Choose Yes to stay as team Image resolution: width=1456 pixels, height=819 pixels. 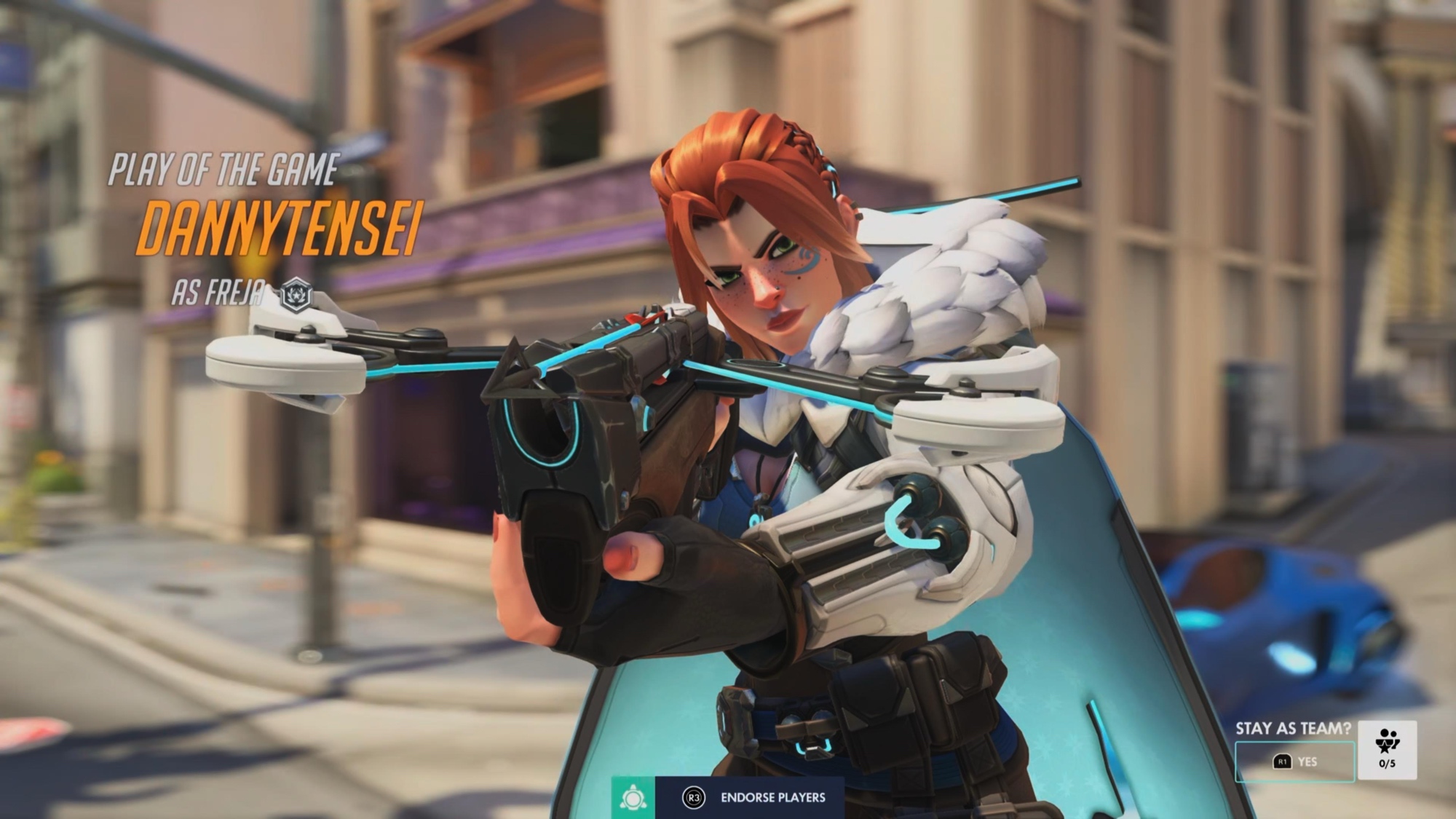pyautogui.click(x=1294, y=761)
